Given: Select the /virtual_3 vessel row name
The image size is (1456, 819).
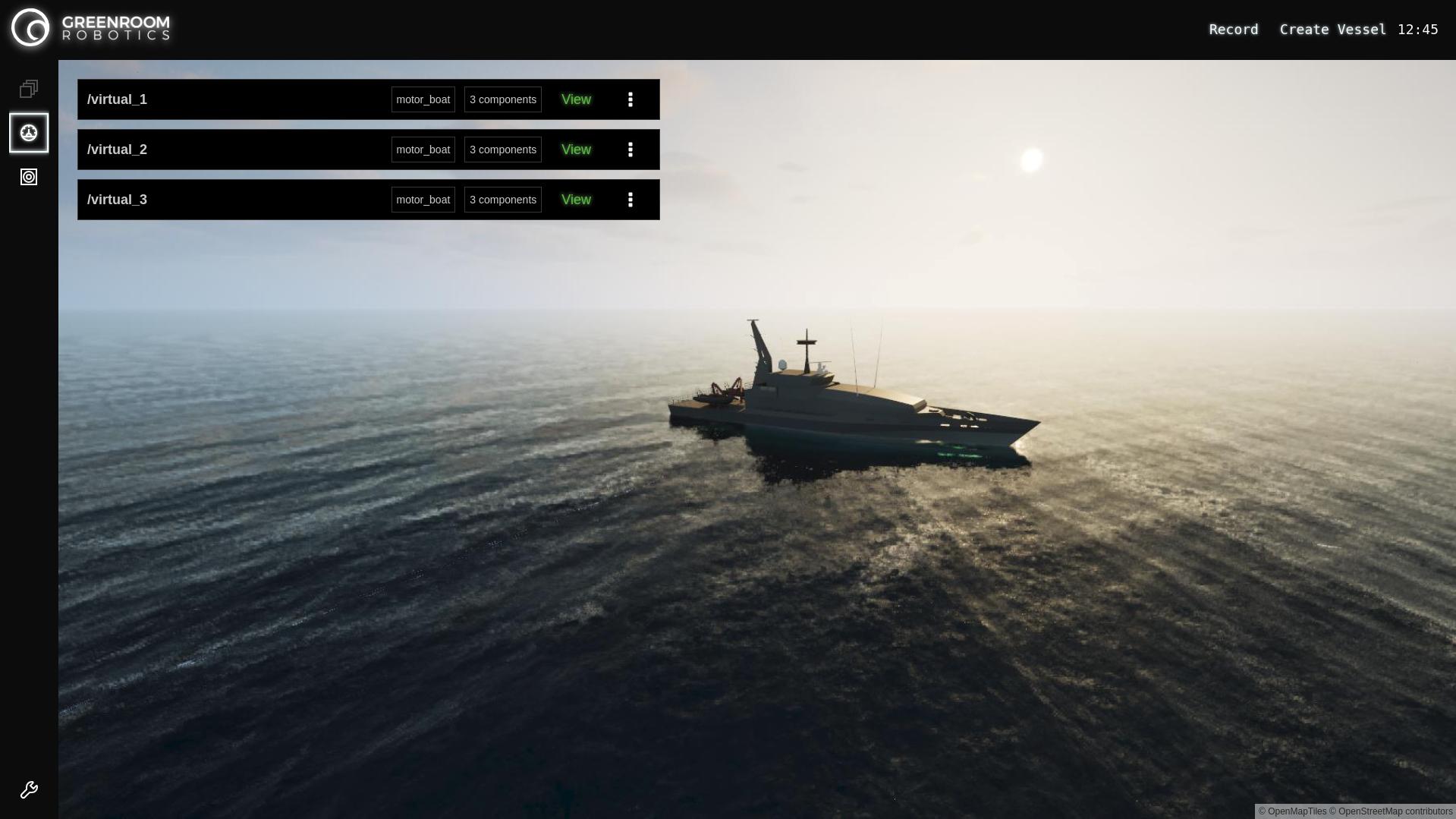Looking at the screenshot, I should [x=117, y=200].
